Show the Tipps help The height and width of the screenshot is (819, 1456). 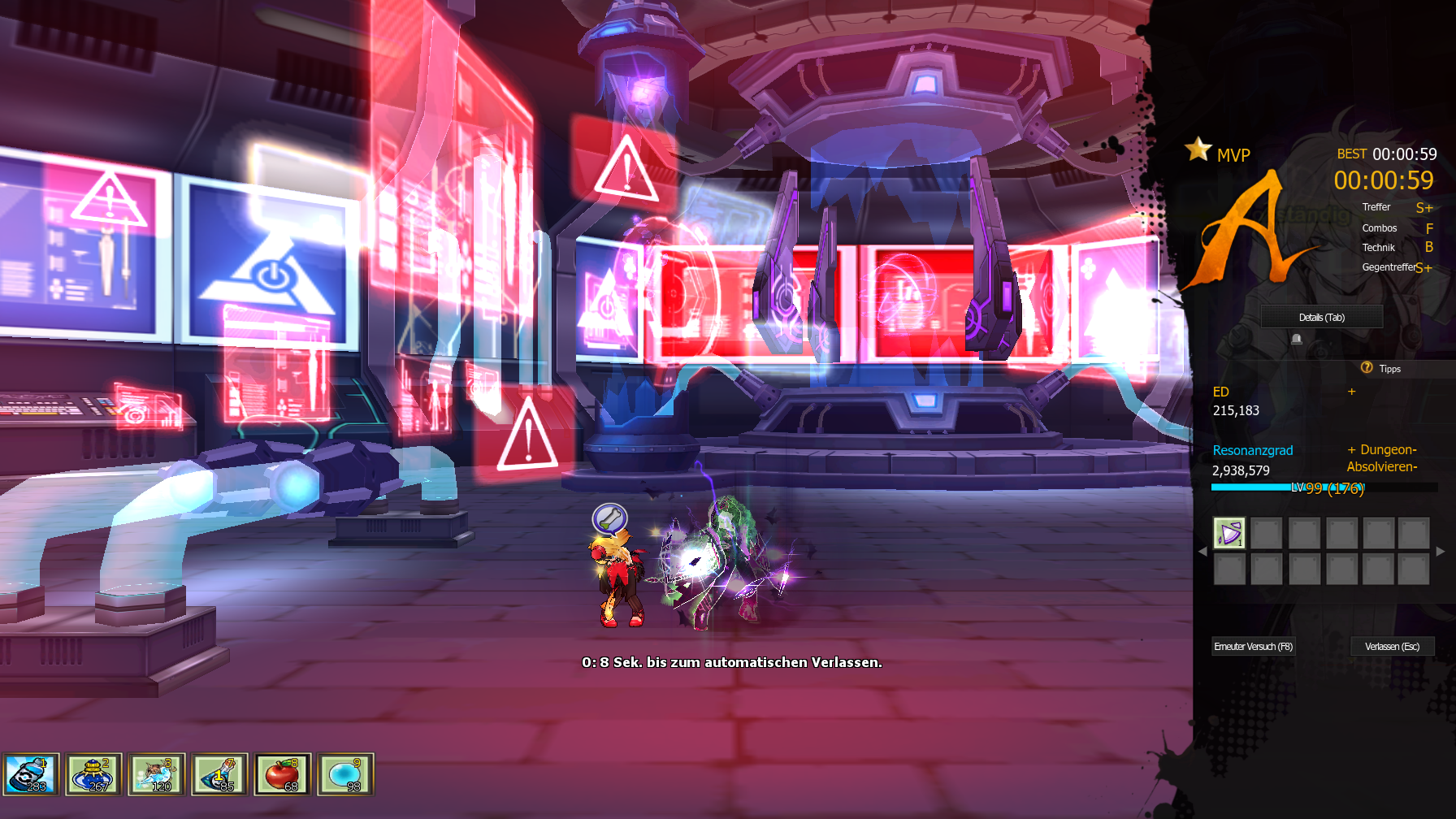click(1381, 369)
